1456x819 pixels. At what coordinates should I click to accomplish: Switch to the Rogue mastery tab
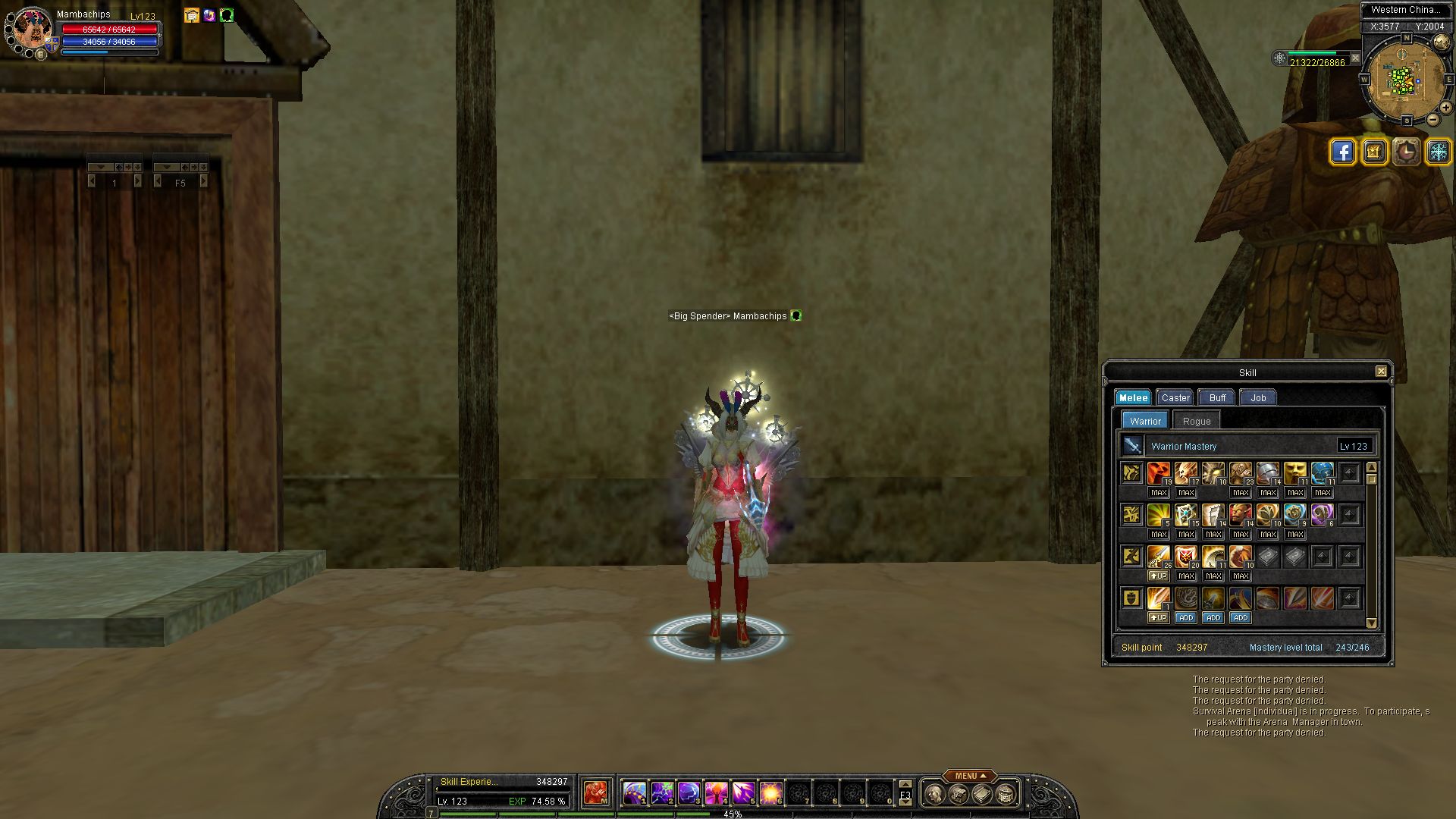pos(1196,421)
